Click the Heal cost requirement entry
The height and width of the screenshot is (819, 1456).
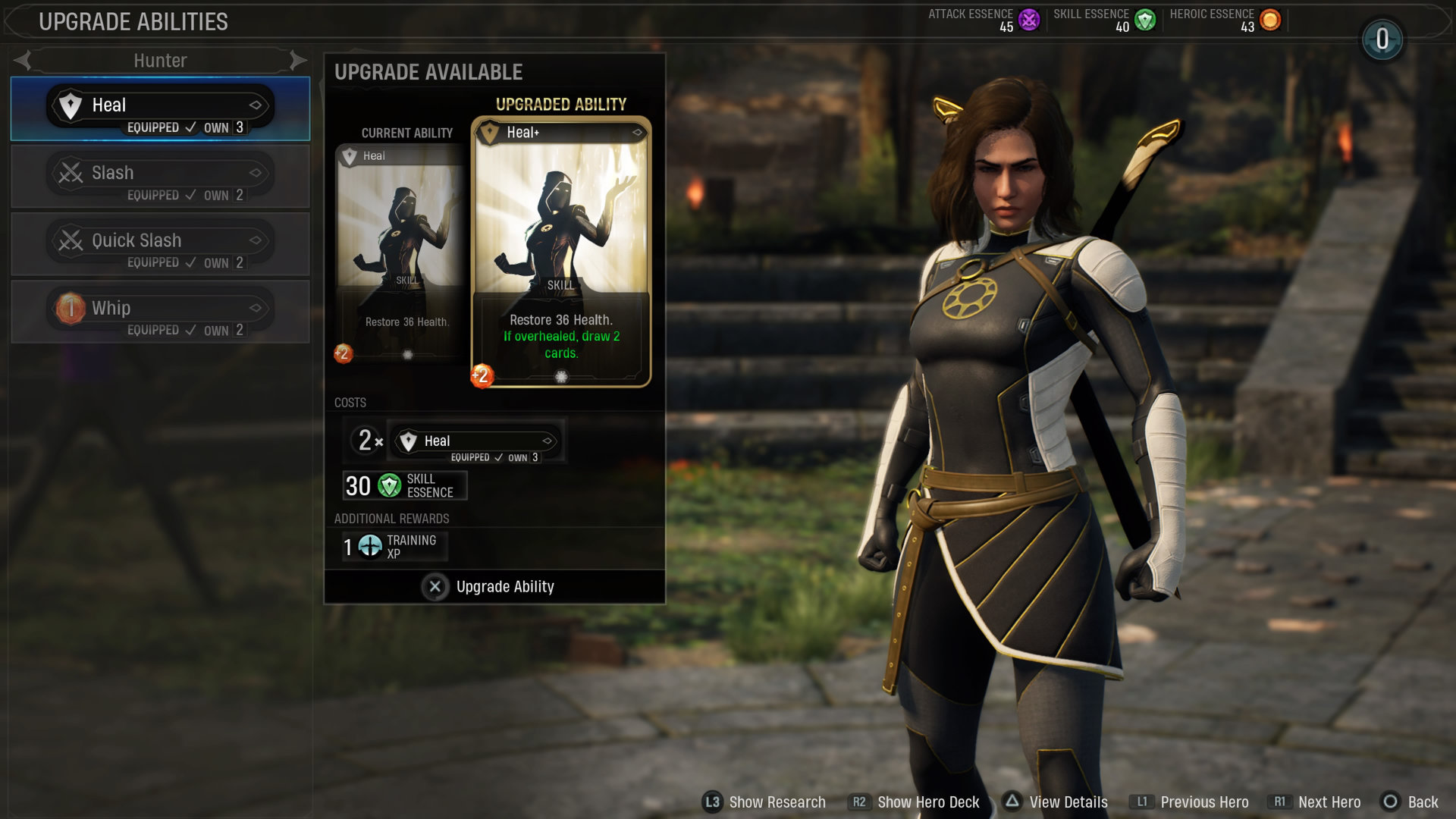click(x=475, y=441)
